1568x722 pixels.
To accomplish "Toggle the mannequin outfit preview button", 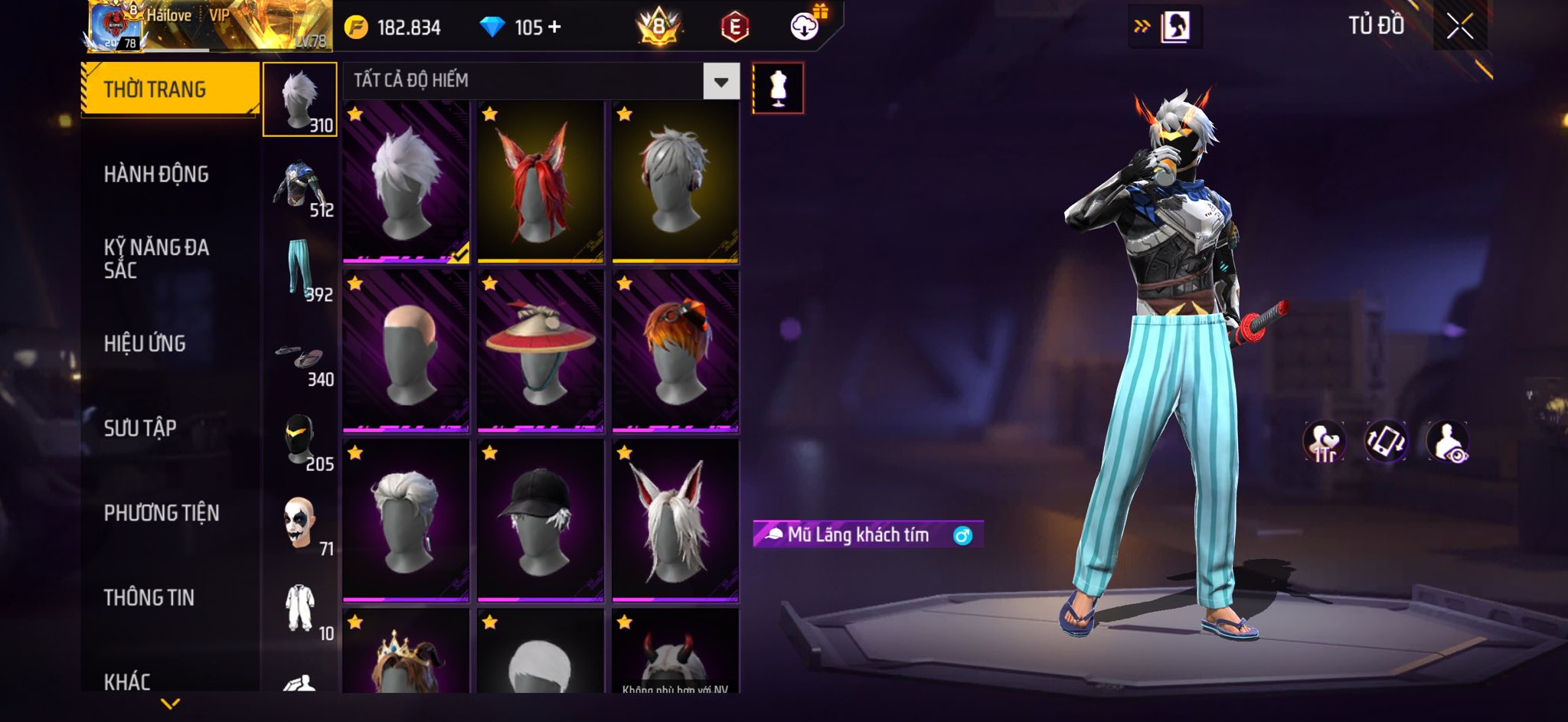I will coord(778,88).
